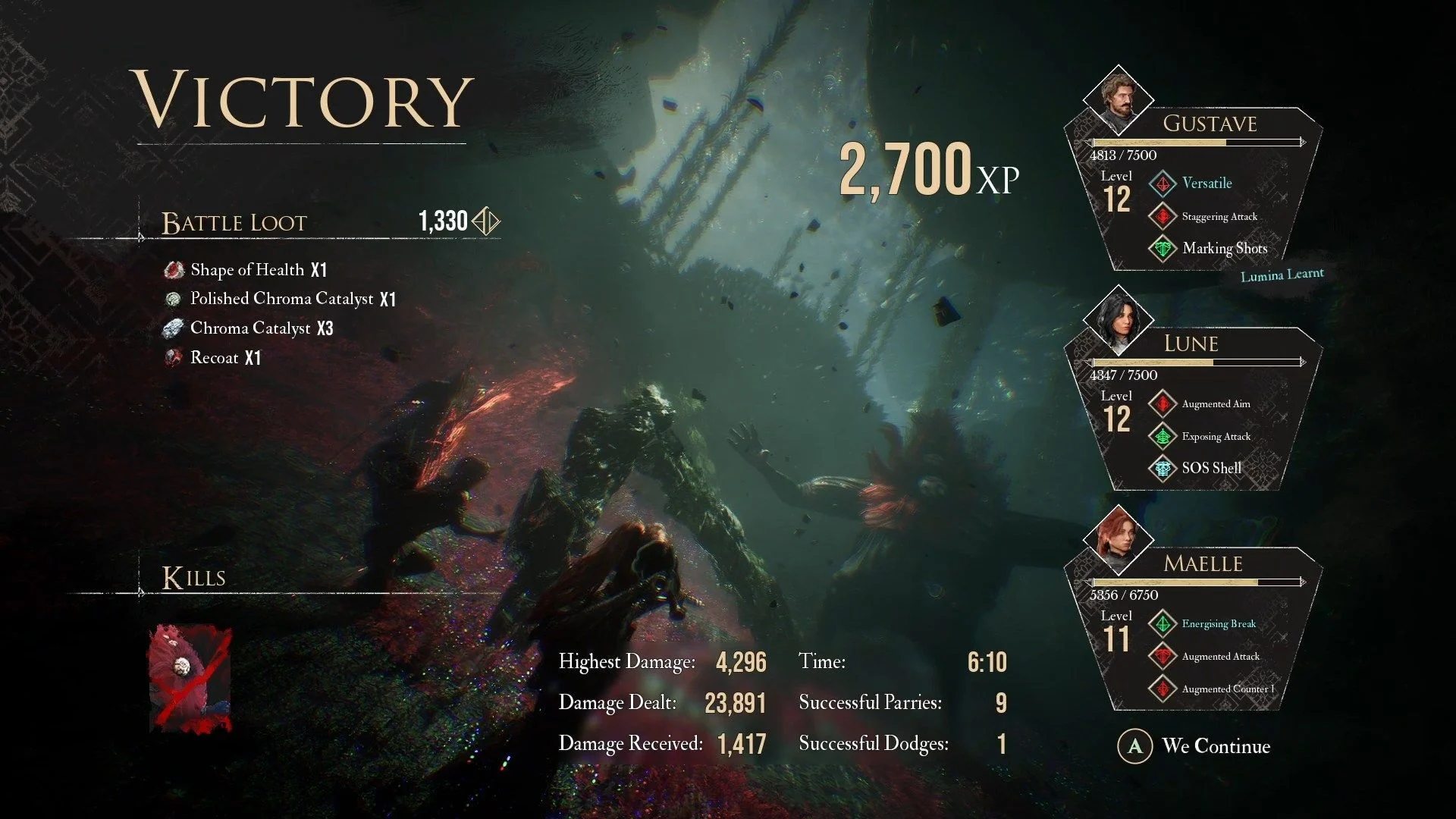Screen dimensions: 1456x819
Task: Click the Exposing Attack lumina entry
Action: [x=1216, y=437]
